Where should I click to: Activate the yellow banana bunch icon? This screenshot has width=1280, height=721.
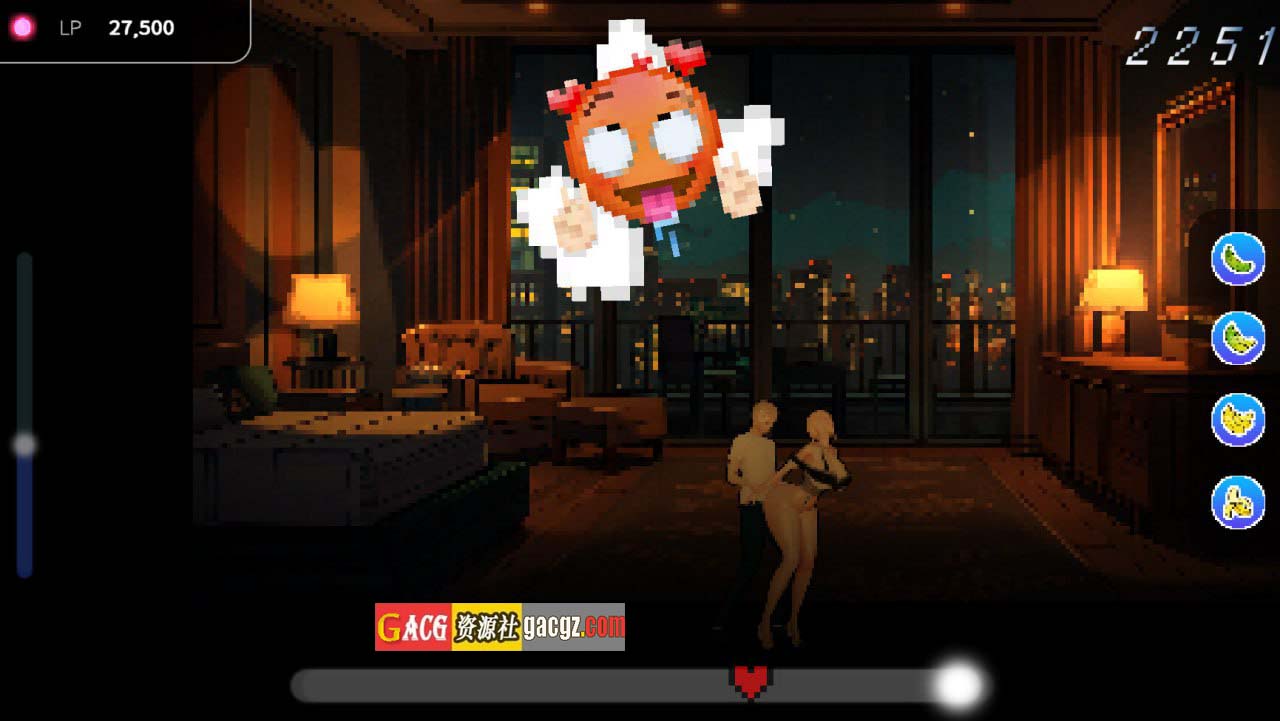click(x=1238, y=420)
